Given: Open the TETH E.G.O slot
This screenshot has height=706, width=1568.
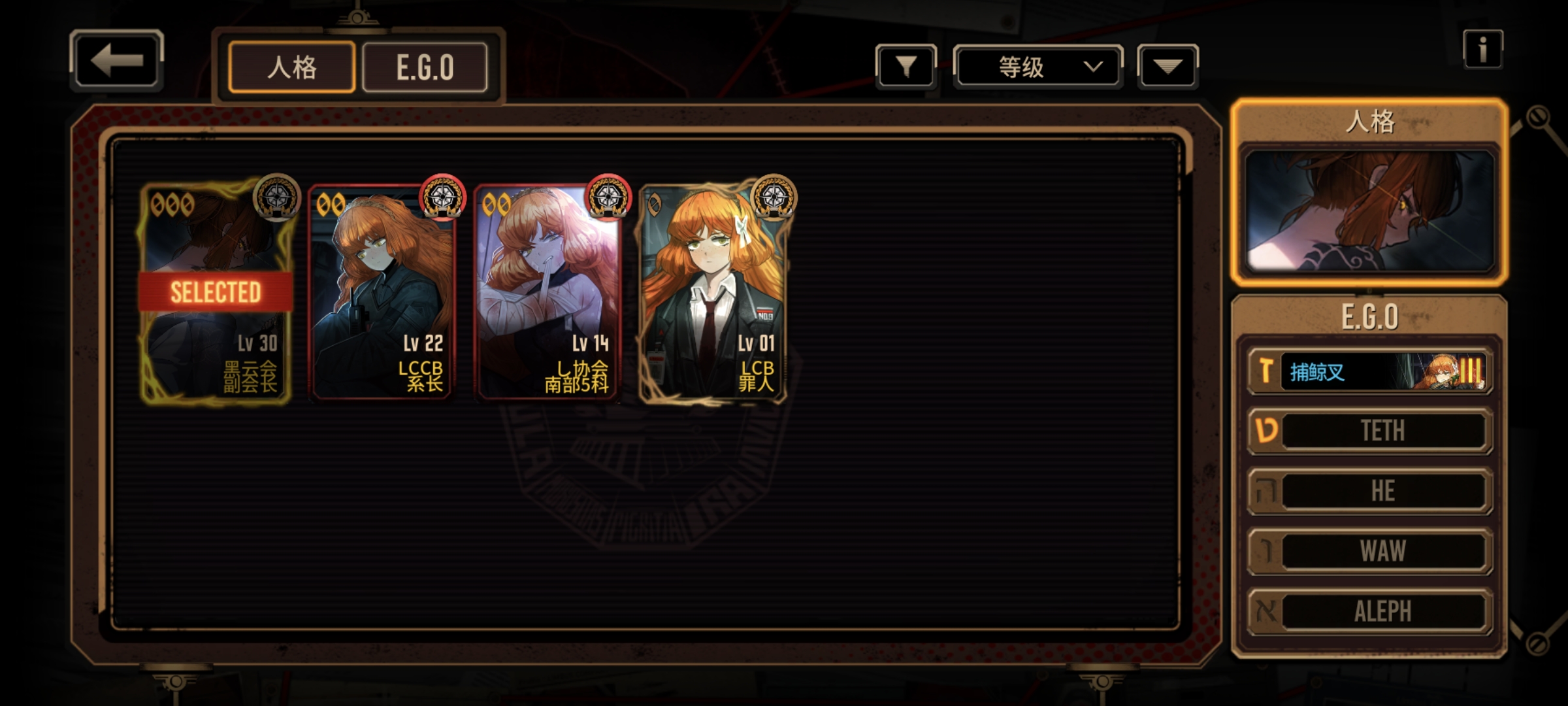Looking at the screenshot, I should point(1370,431).
